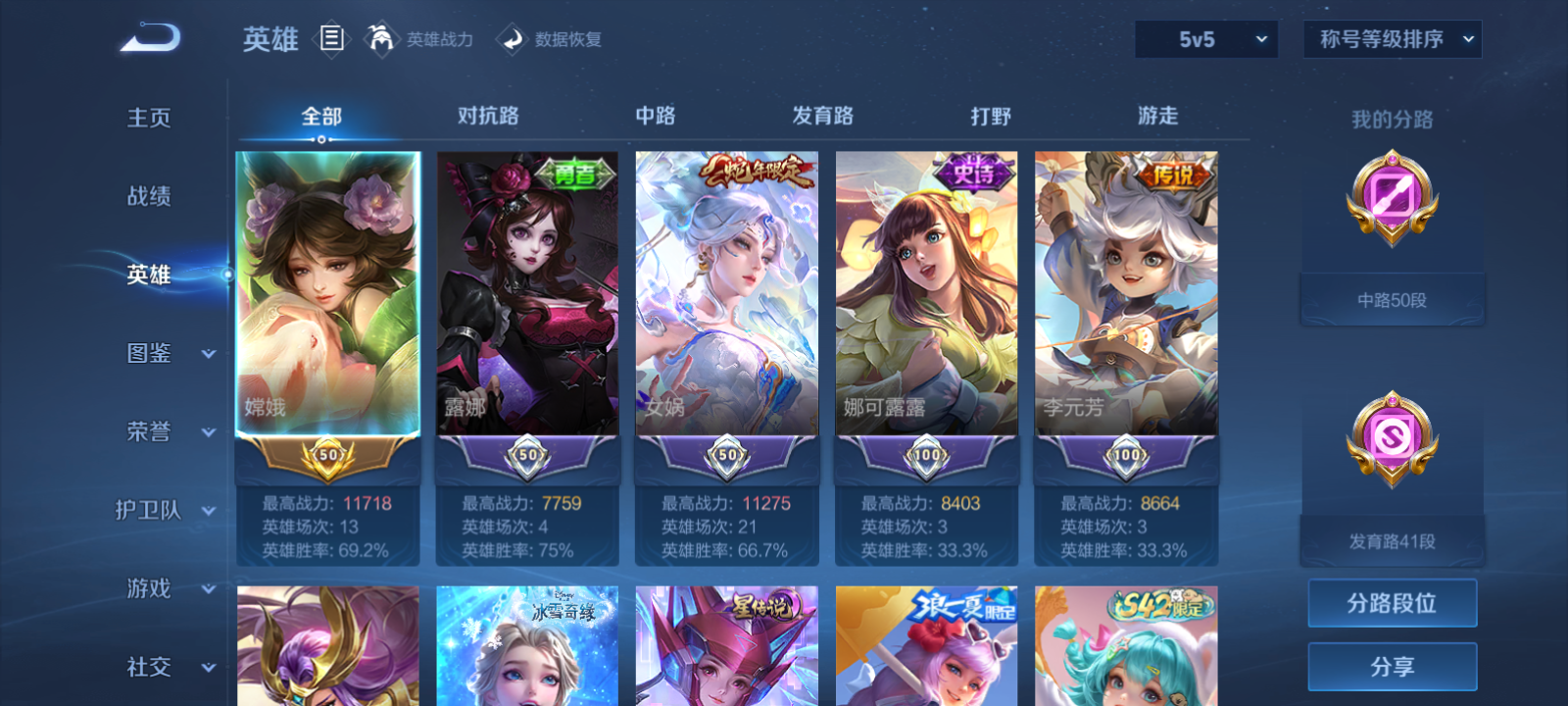1568x706 pixels.
Task: Click the 分路段位 lane rank button
Action: (x=1393, y=602)
